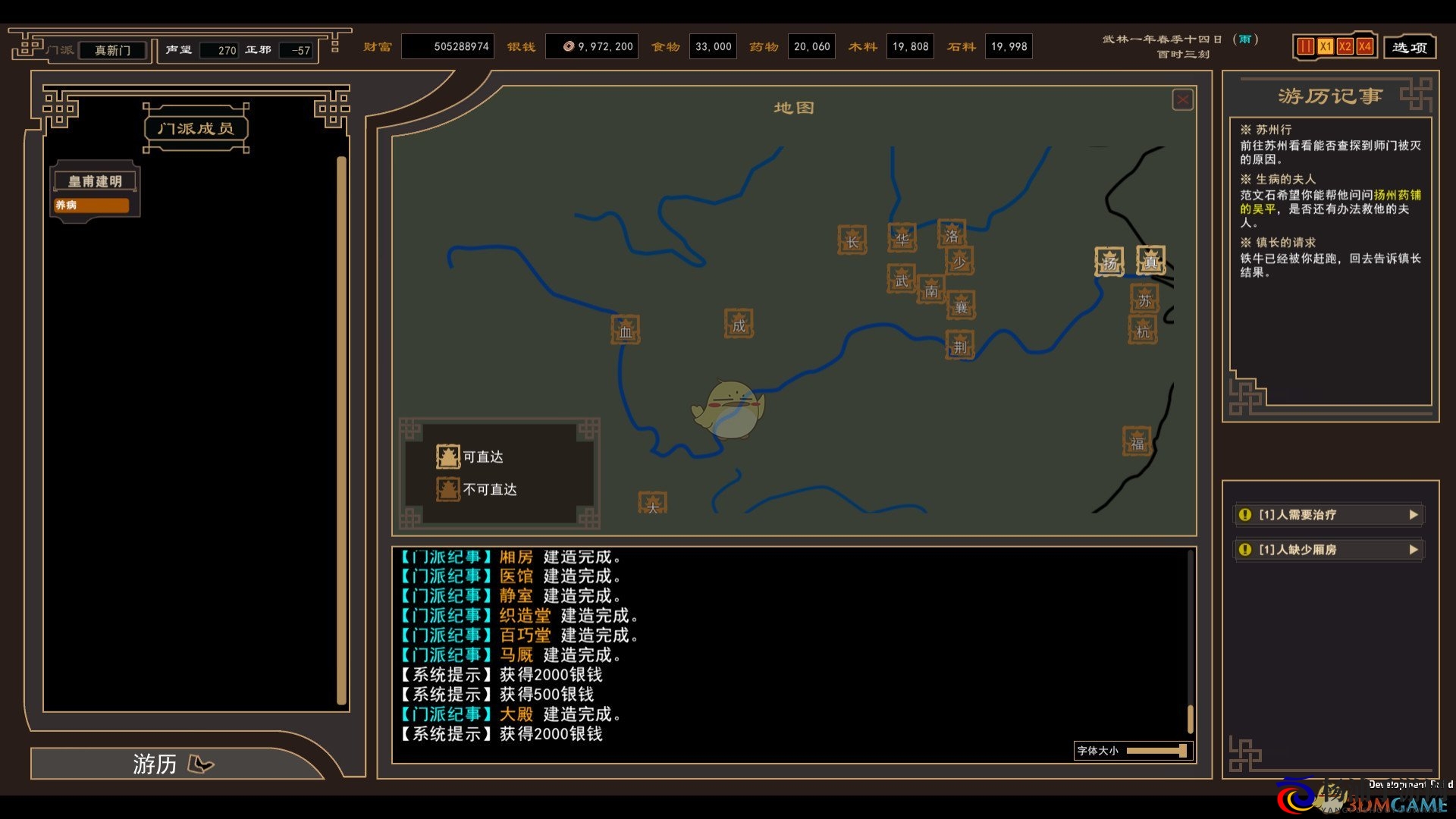The width and height of the screenshot is (1456, 819).
Task: Open the 选项 options menu
Action: coord(1410,47)
